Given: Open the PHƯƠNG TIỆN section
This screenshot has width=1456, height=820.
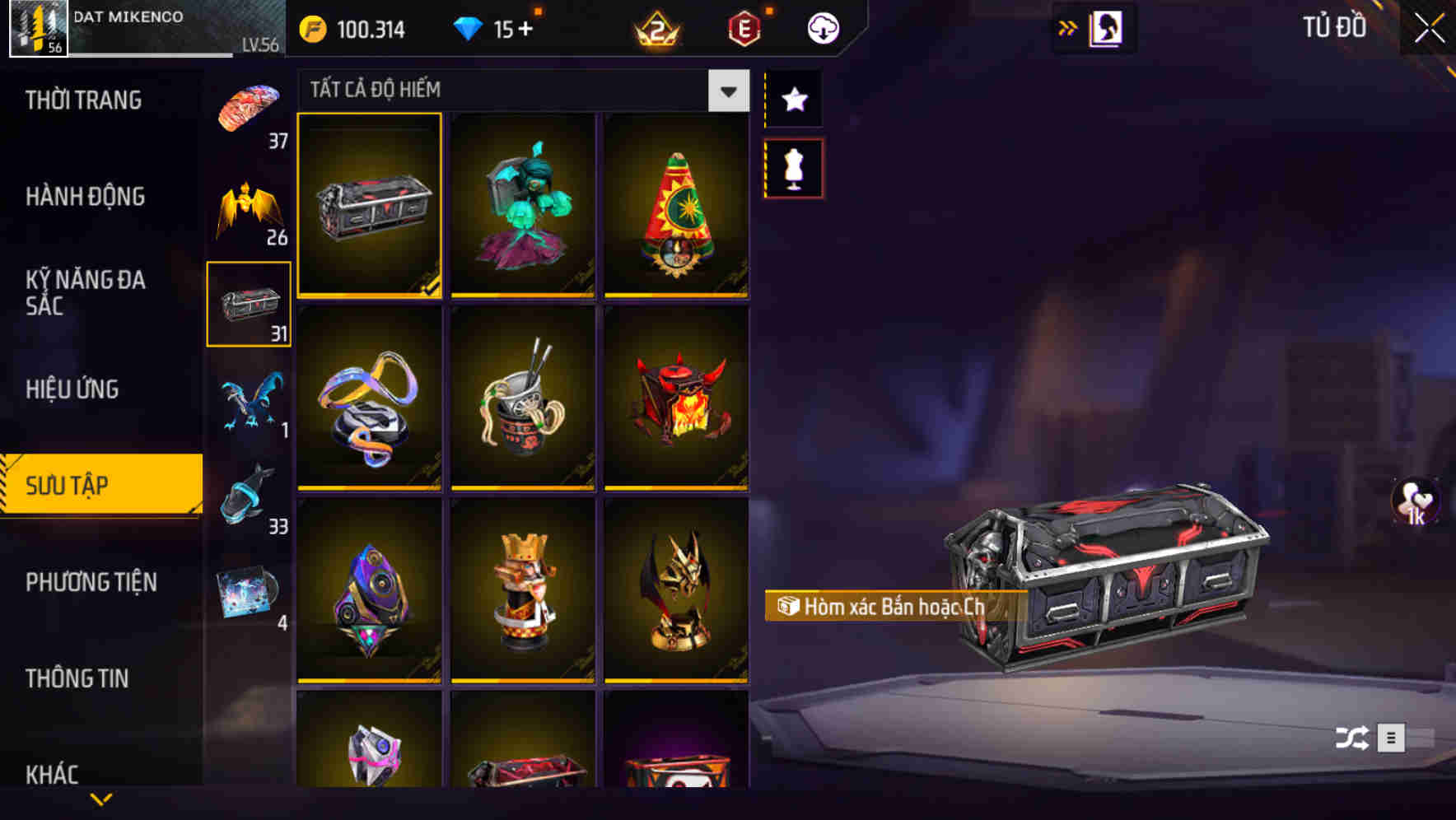Looking at the screenshot, I should point(91,582).
